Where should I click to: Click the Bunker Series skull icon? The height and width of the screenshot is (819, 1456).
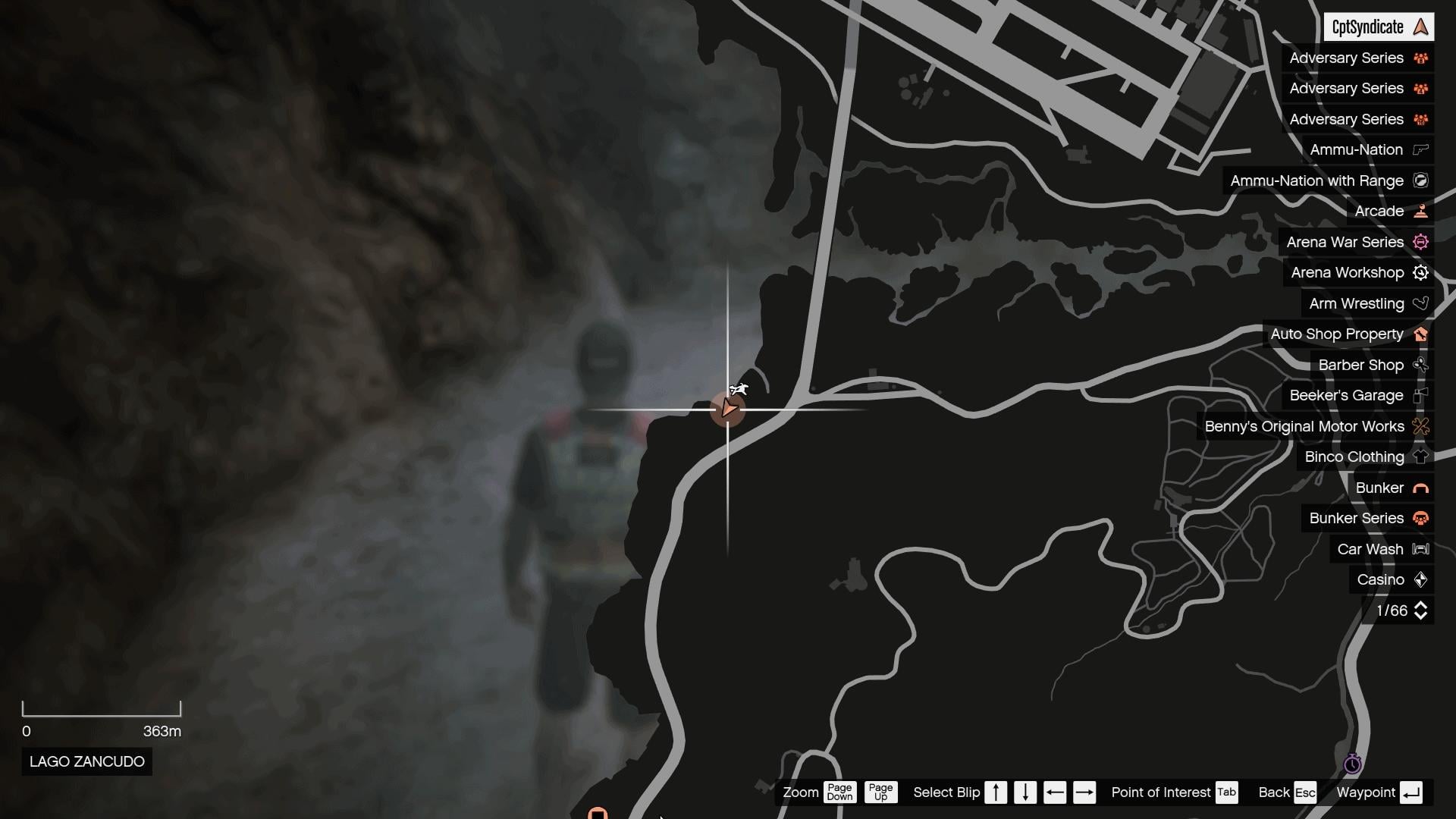pyautogui.click(x=1421, y=518)
